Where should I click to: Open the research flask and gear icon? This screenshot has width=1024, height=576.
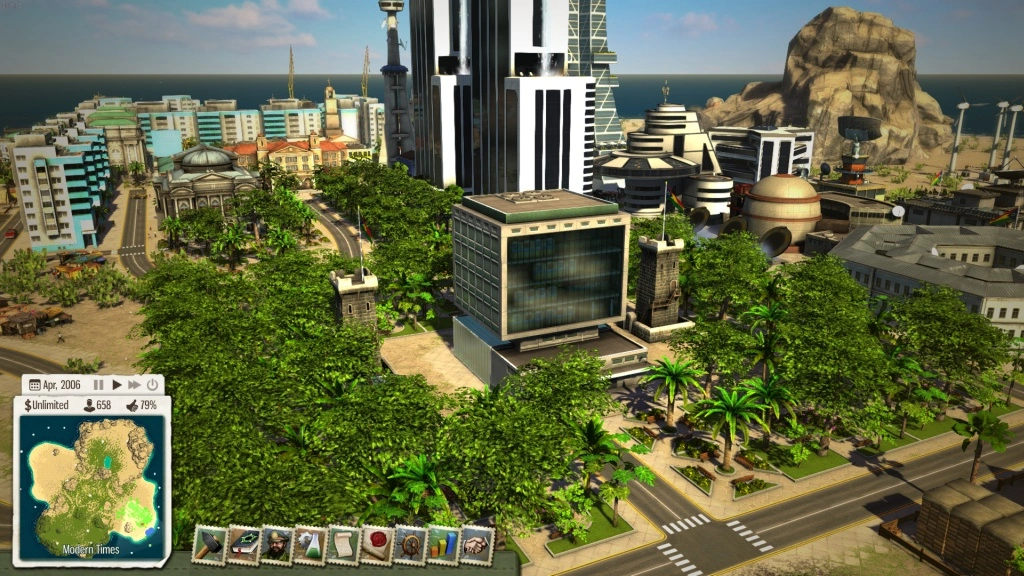point(310,545)
